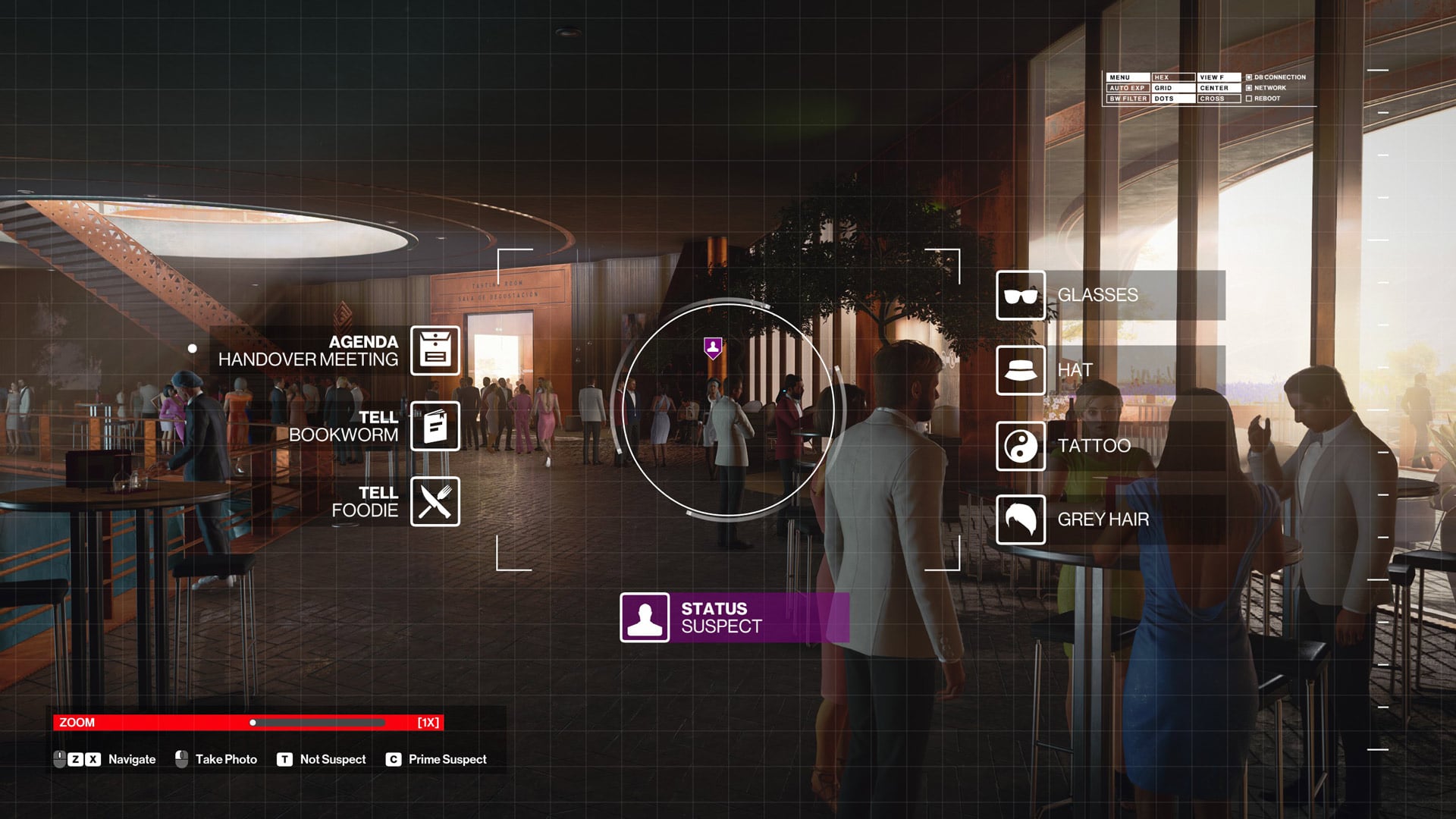This screenshot has width=1456, height=819.
Task: Select the Glasses trait icon
Action: tap(1021, 295)
